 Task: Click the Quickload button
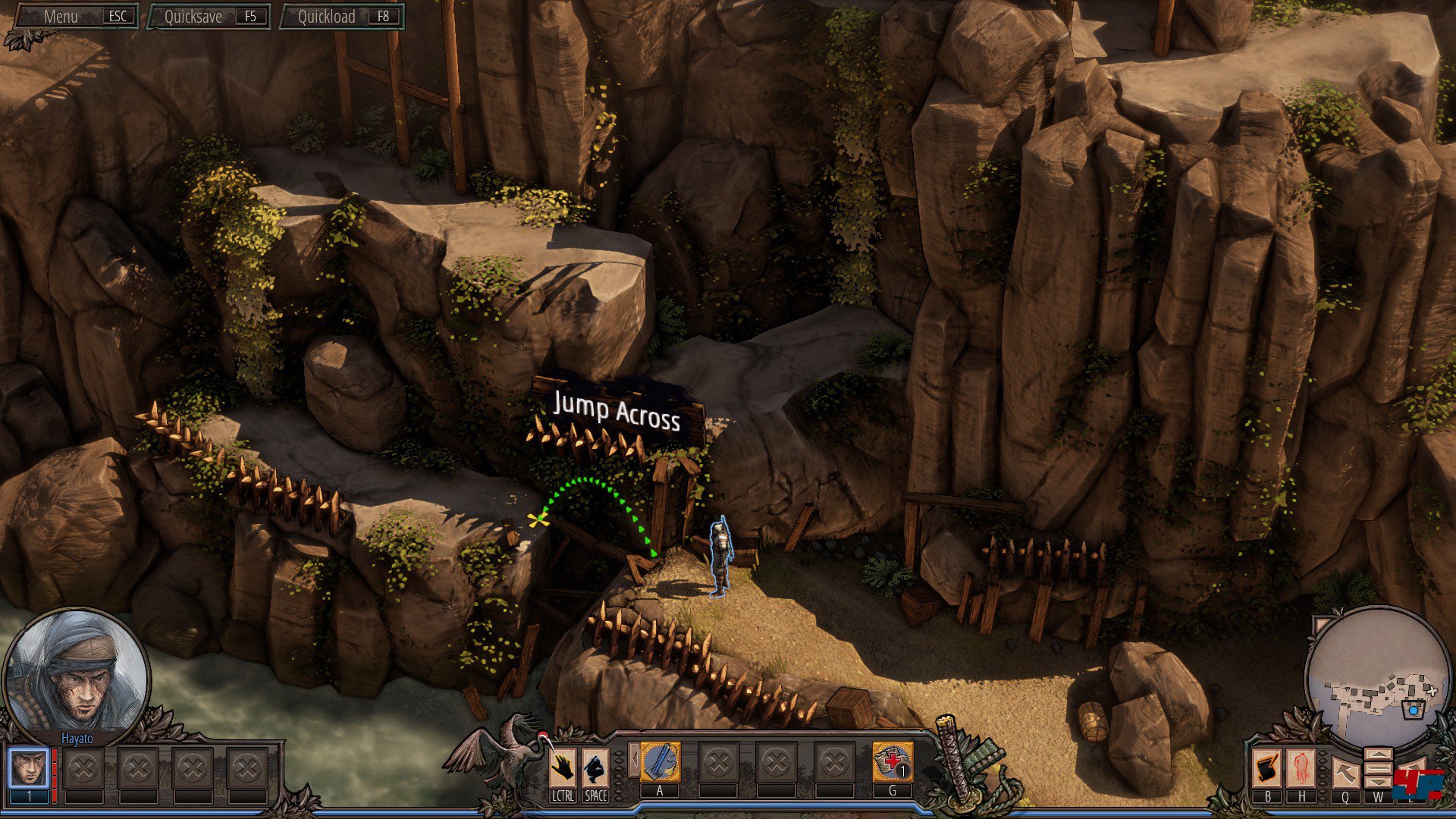coord(342,16)
